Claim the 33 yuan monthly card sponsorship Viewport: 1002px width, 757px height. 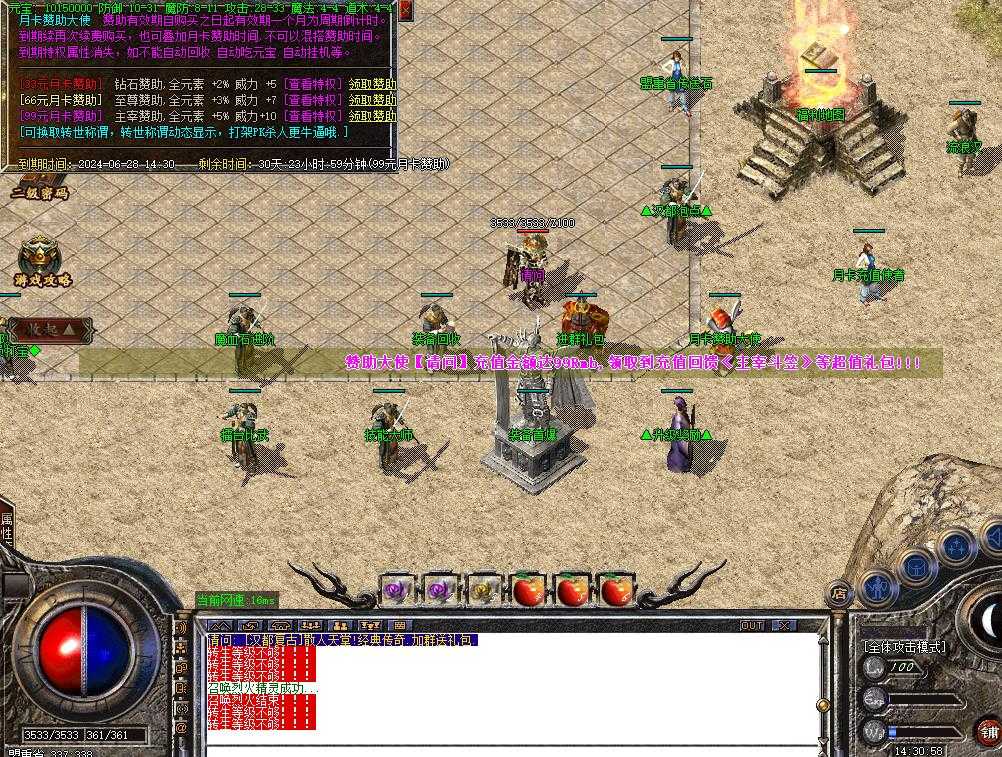tap(371, 84)
